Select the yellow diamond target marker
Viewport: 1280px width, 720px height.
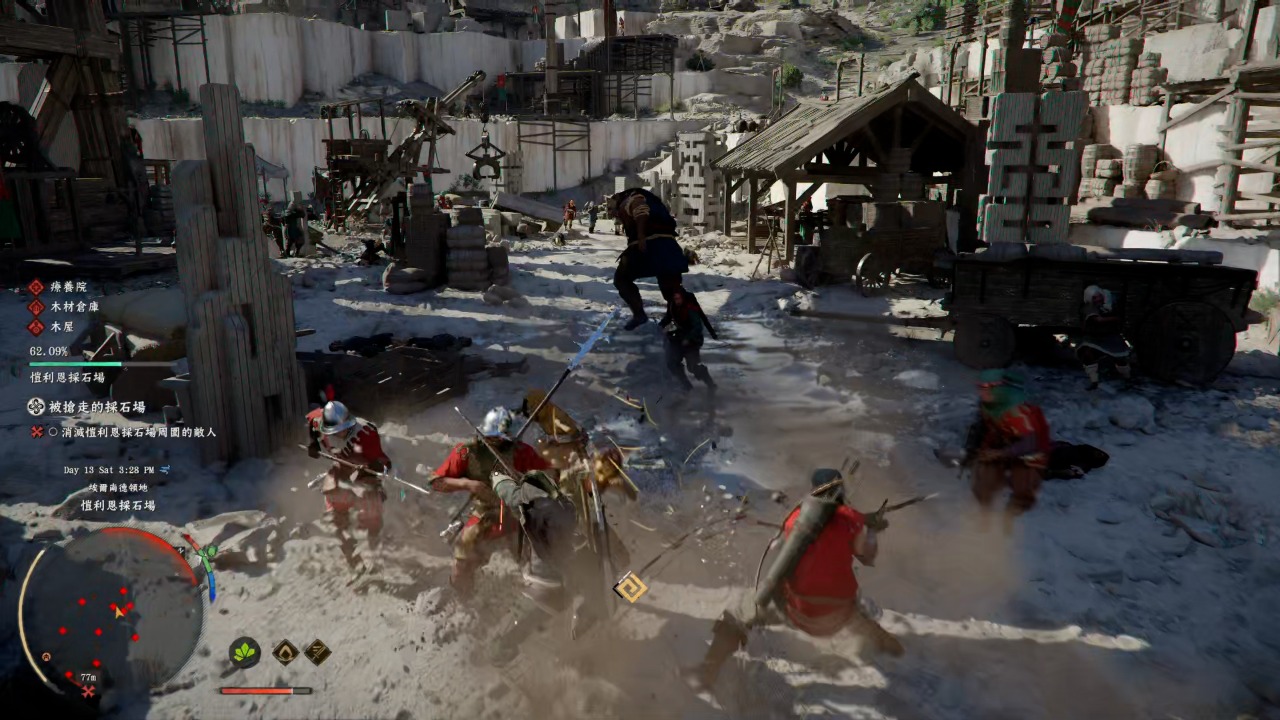[631, 587]
